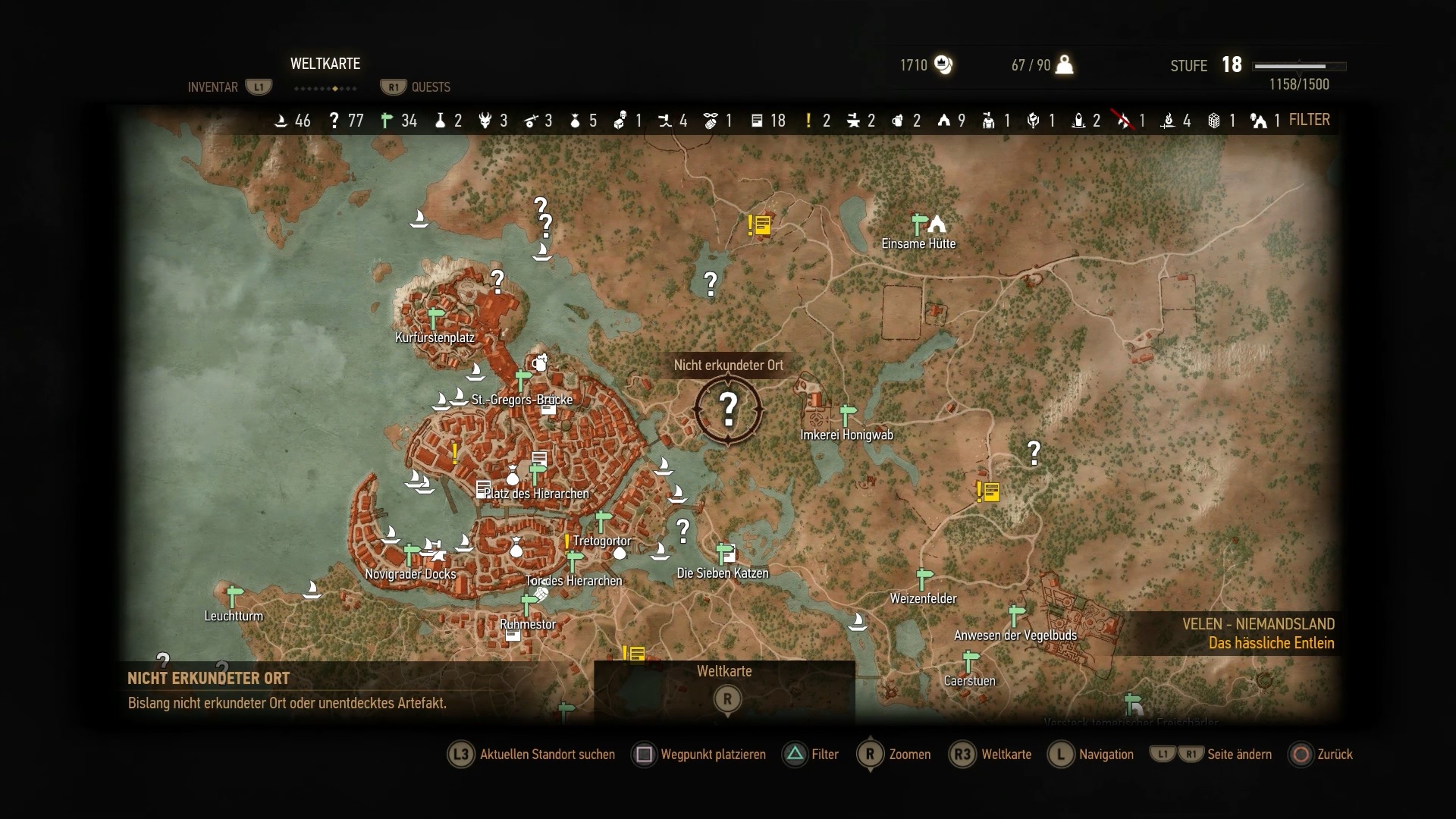Select the Caerstuen signpost marker
Image resolution: width=1456 pixels, height=819 pixels.
[969, 661]
